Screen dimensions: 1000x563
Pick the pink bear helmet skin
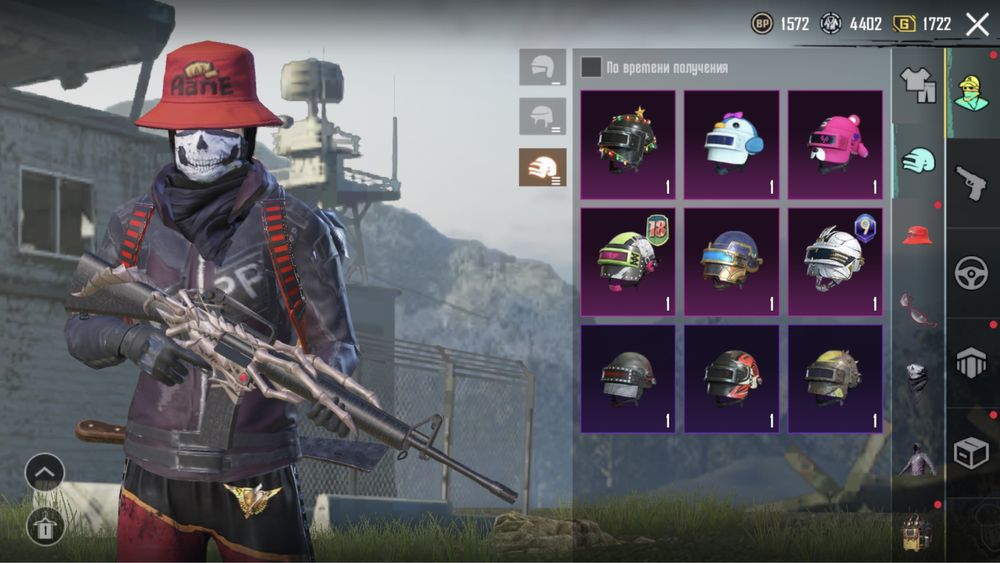pos(835,145)
